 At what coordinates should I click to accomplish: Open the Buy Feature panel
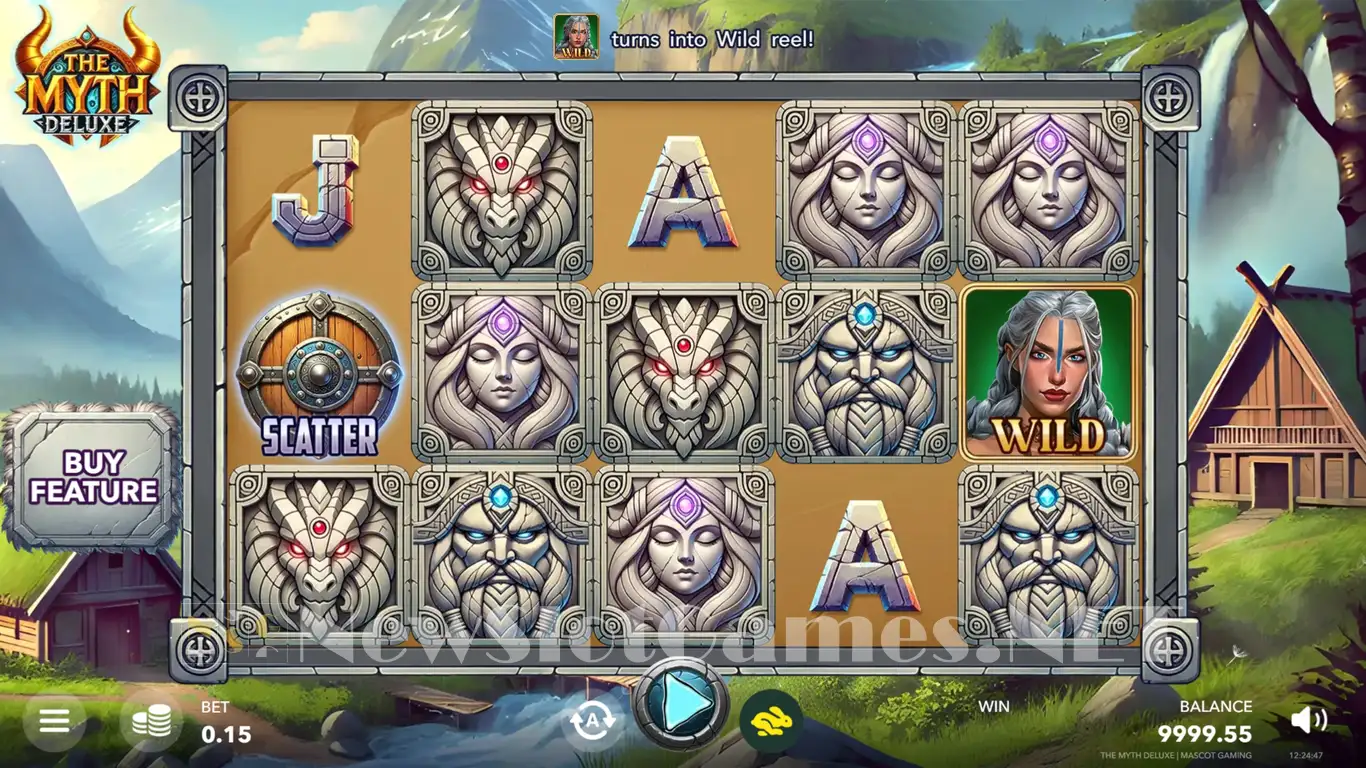[x=93, y=477]
